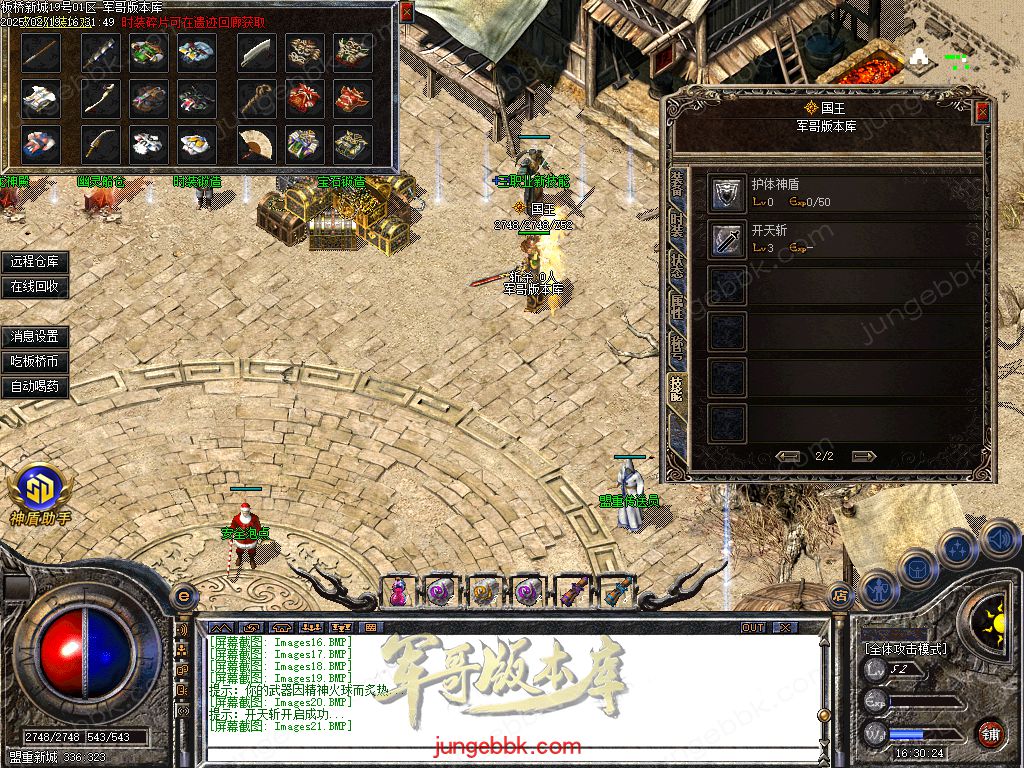Open the 铺 shop button
The height and width of the screenshot is (768, 1024).
[x=989, y=734]
